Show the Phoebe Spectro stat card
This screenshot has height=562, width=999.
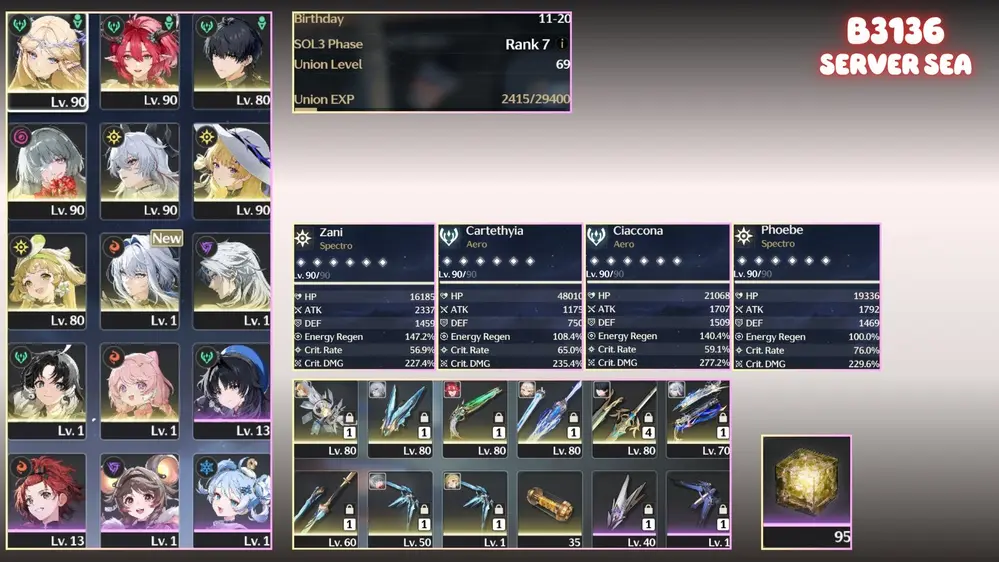pos(806,297)
